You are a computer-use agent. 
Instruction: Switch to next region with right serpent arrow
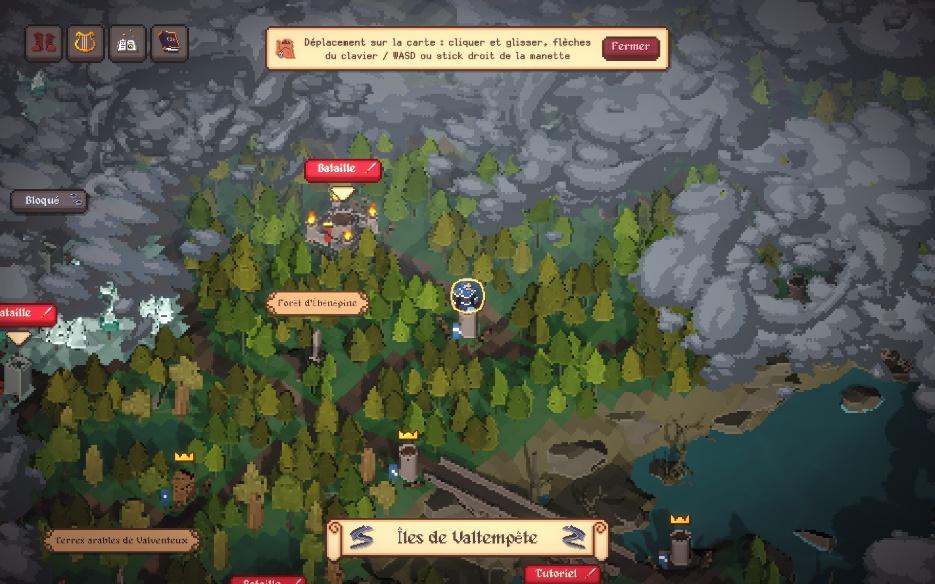point(574,538)
